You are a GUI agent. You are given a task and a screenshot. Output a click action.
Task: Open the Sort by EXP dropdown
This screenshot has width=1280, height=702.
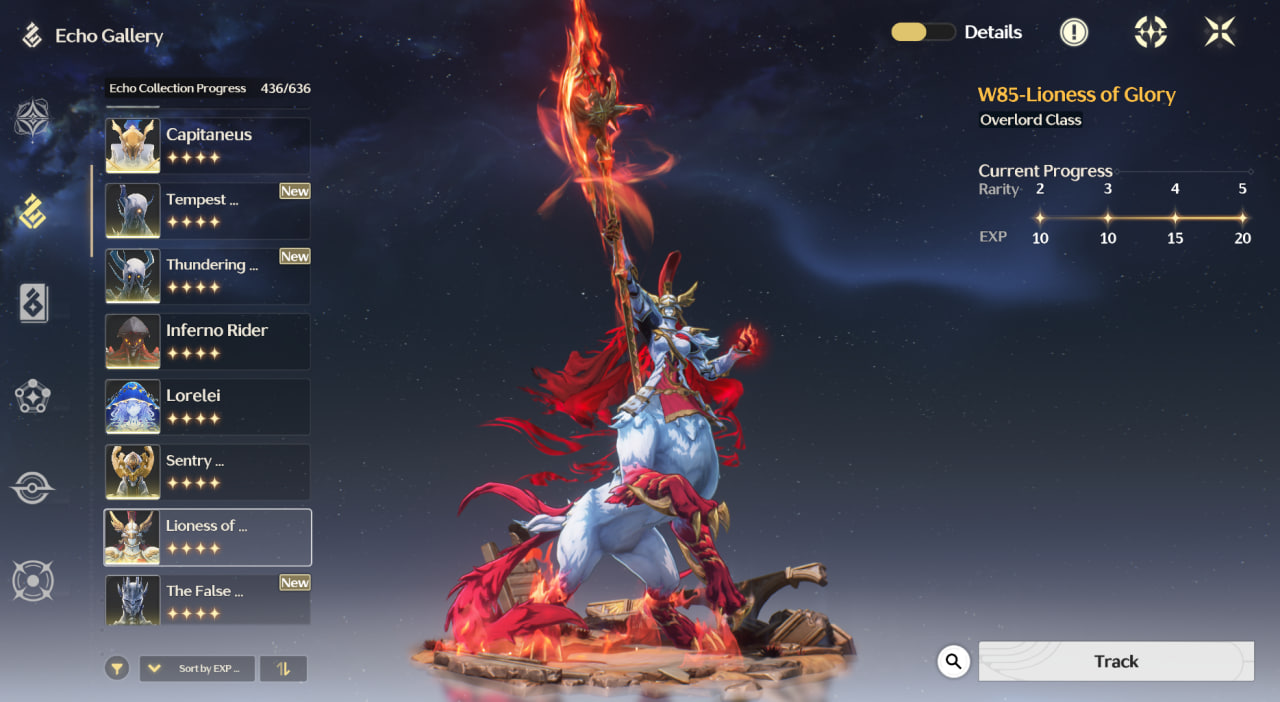click(x=197, y=668)
